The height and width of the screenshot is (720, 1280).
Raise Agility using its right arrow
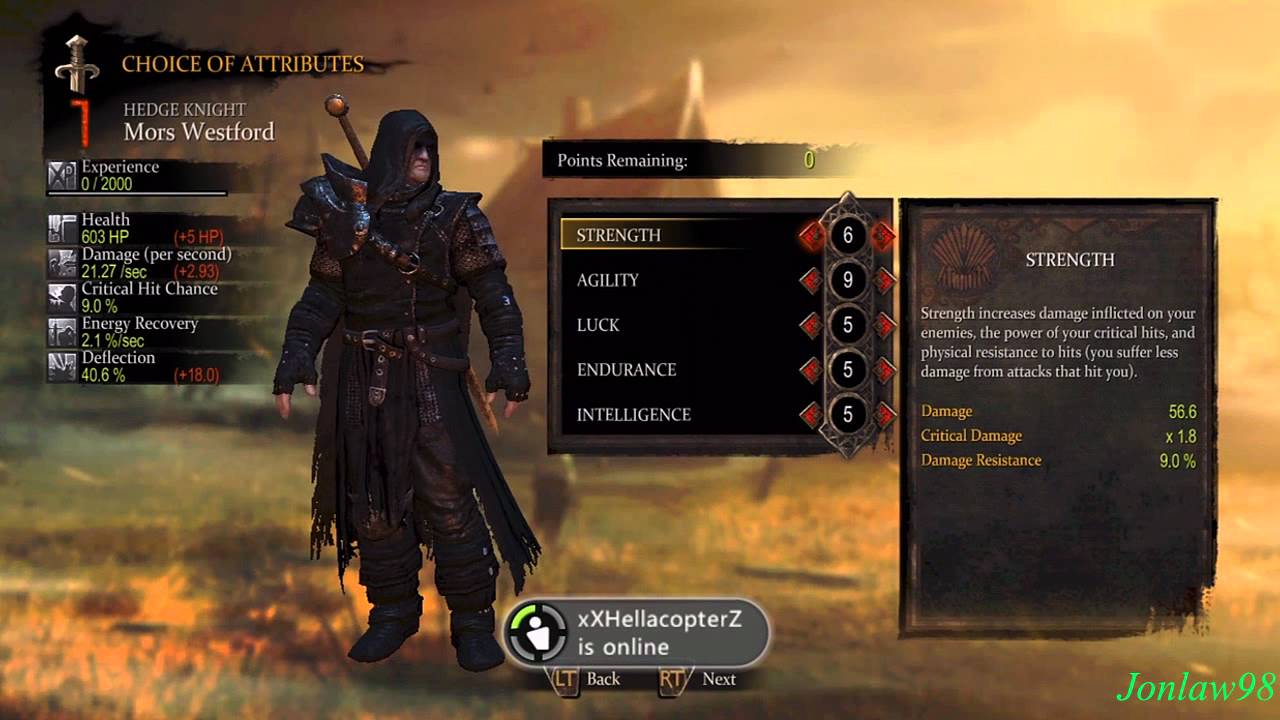click(x=884, y=281)
